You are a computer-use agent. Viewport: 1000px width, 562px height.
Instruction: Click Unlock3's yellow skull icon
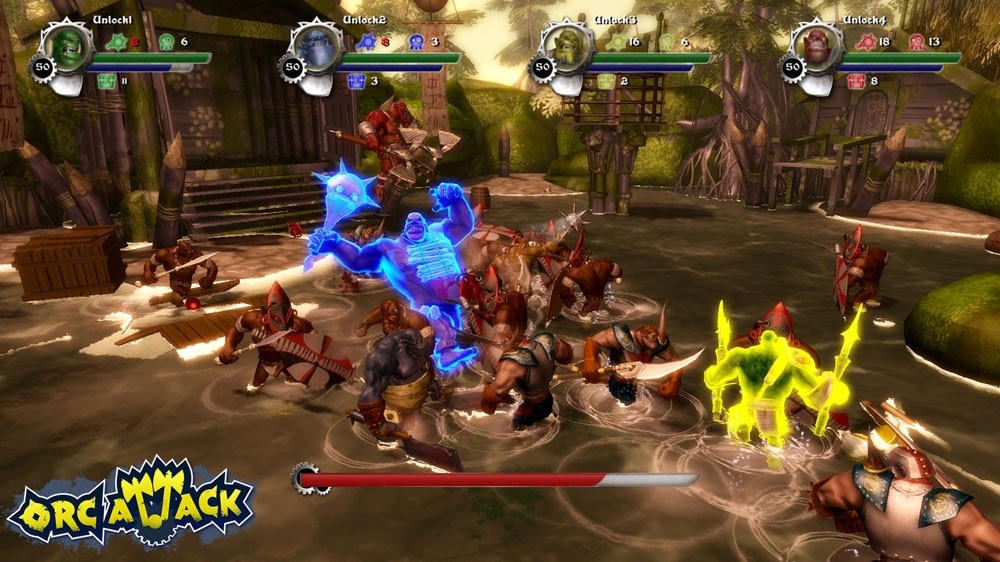click(666, 42)
